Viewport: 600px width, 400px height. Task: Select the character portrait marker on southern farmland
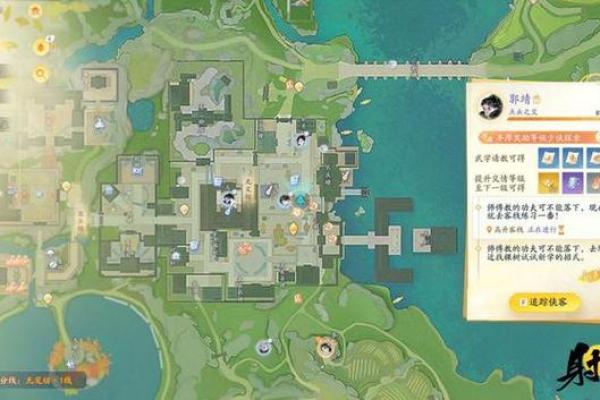tap(326, 348)
